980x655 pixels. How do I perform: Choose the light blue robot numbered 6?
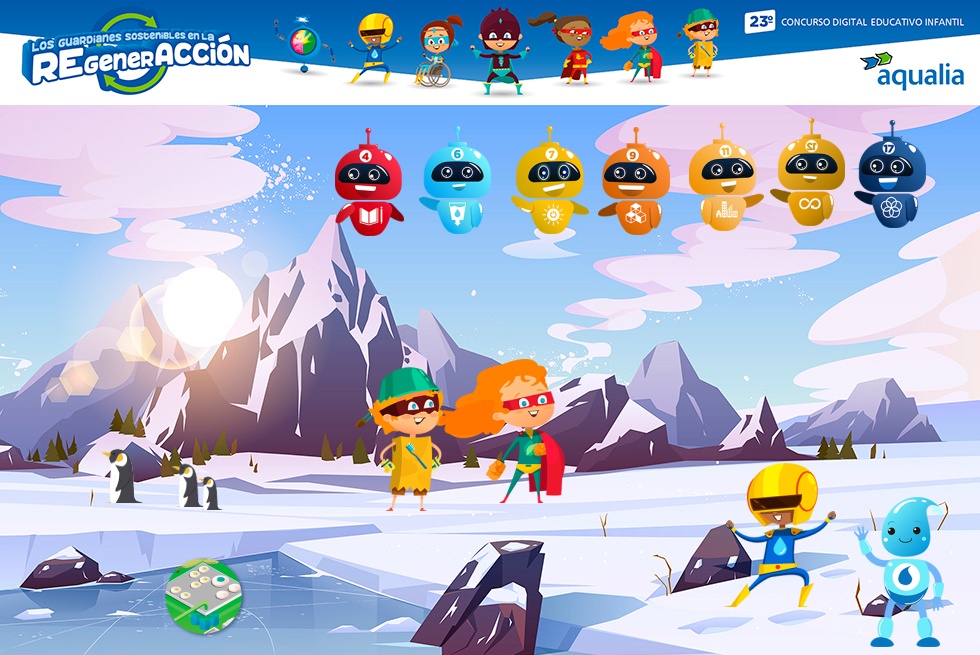pos(456,185)
